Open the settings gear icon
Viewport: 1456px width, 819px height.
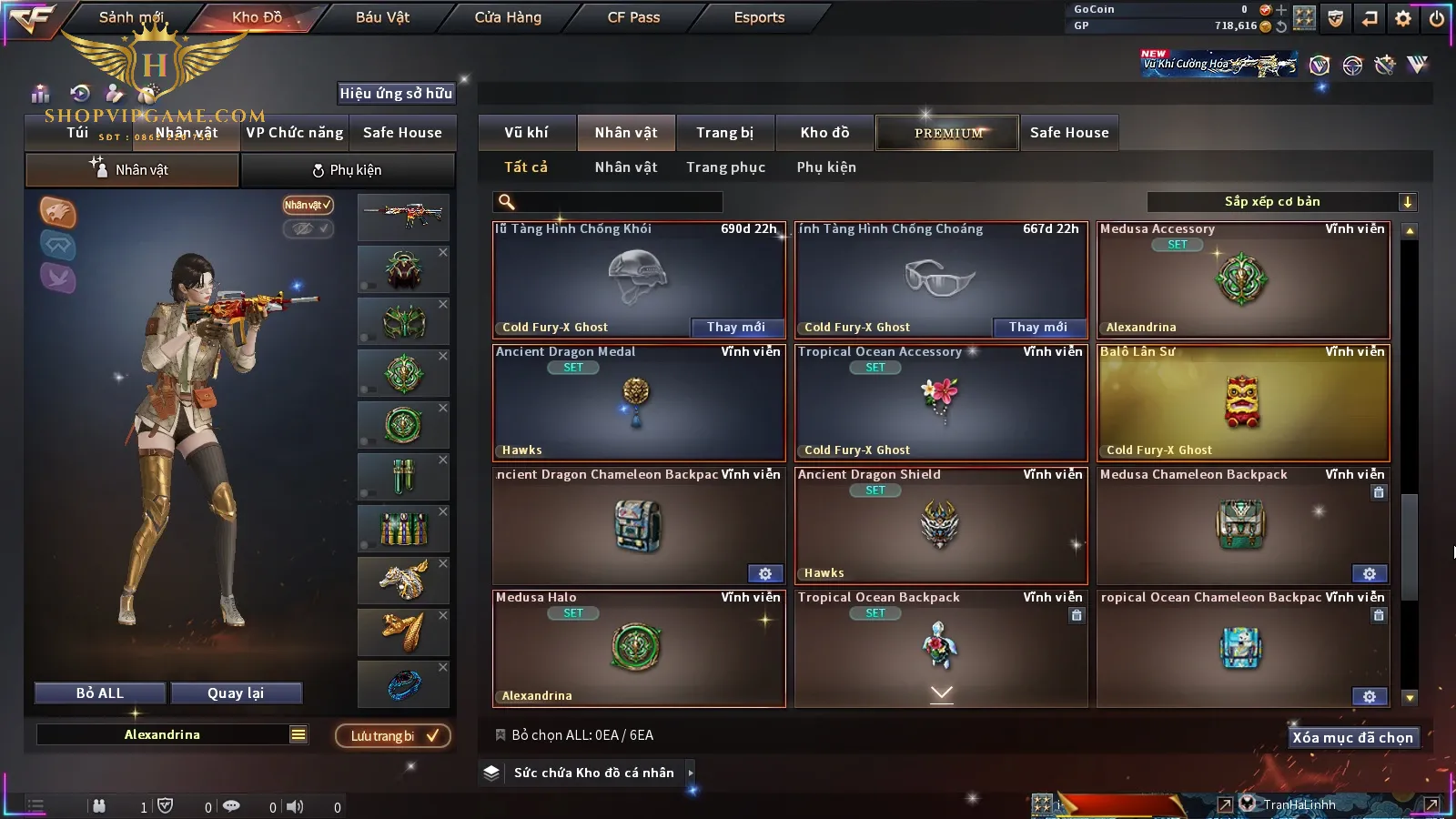click(1403, 18)
